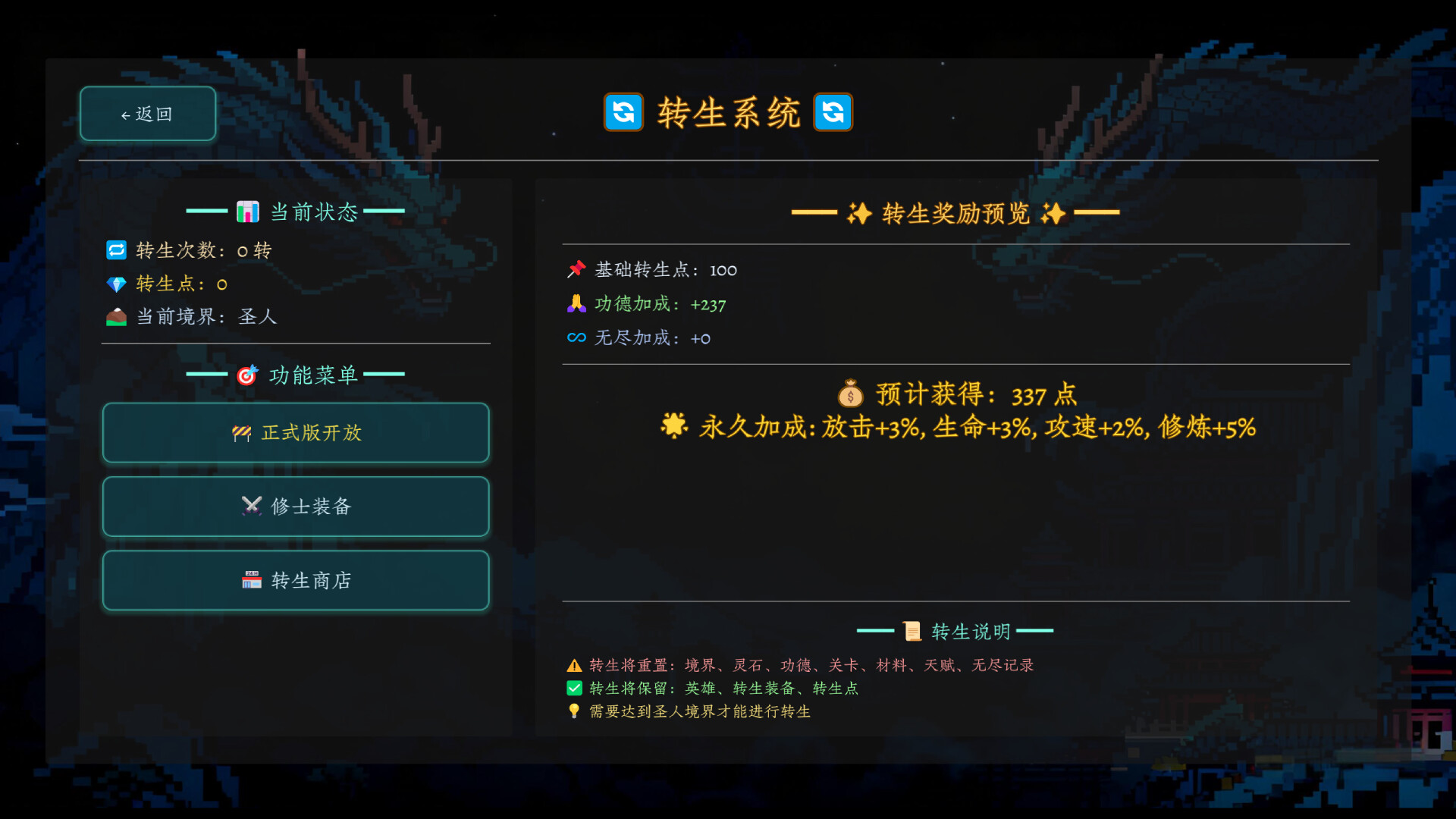Click the 正式版开放 menu entry
The image size is (1456, 819).
[x=296, y=433]
